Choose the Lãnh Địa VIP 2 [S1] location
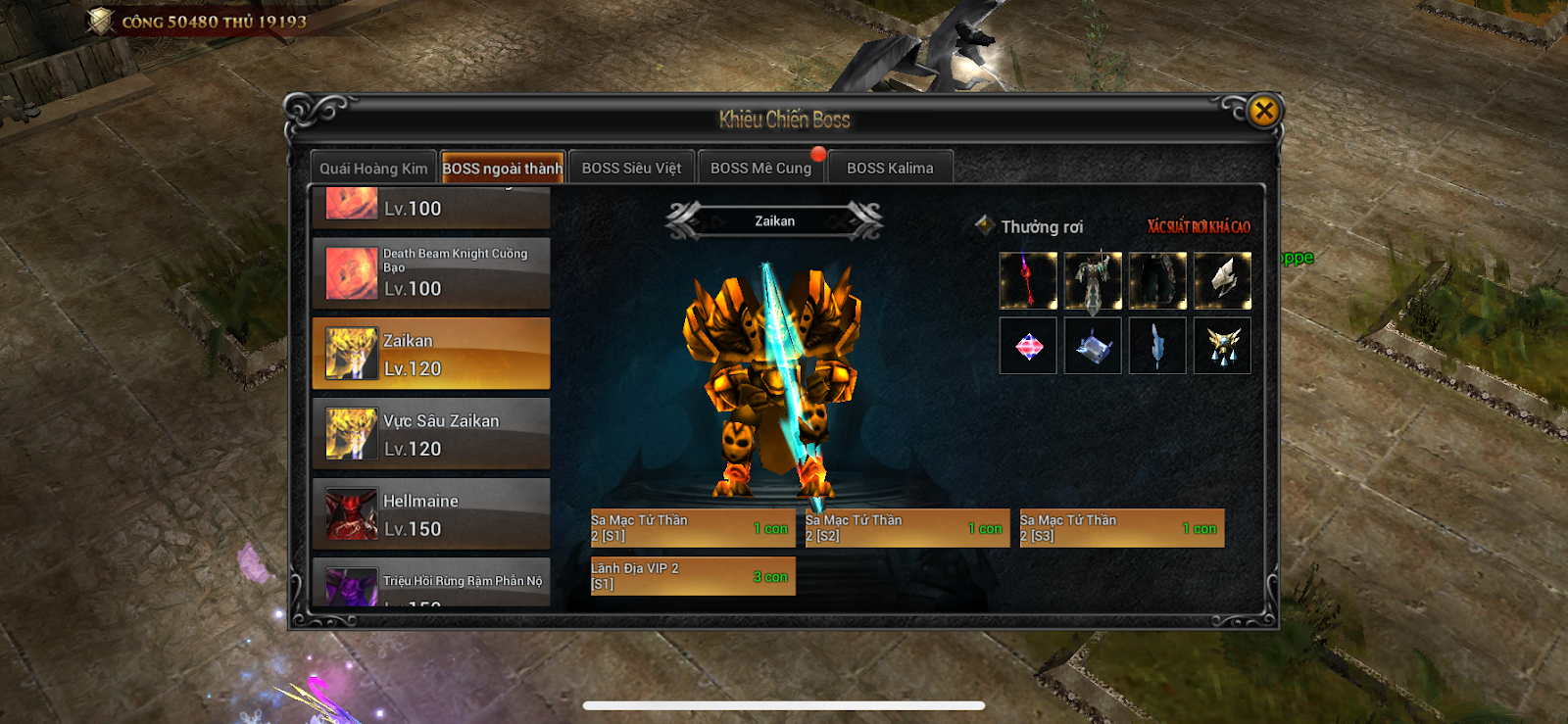This screenshot has height=724, width=1568. click(x=692, y=576)
